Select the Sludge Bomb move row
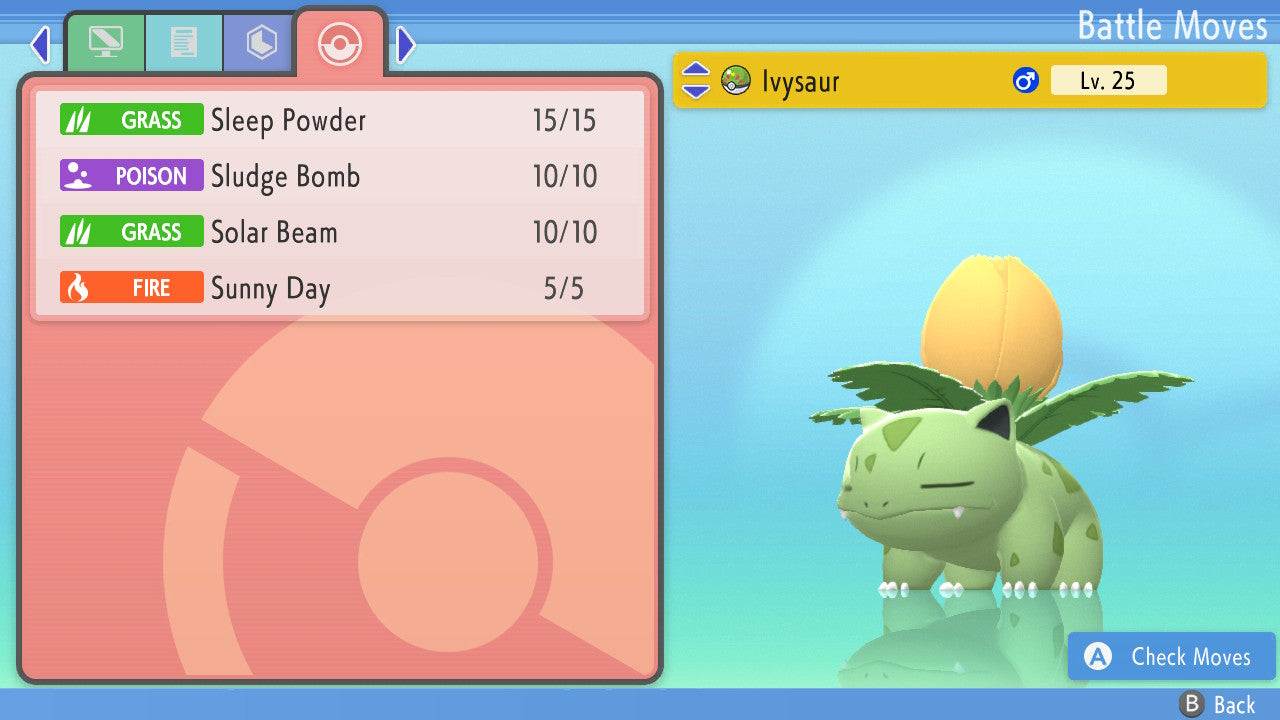Screen dimensions: 1280x720 tap(340, 175)
